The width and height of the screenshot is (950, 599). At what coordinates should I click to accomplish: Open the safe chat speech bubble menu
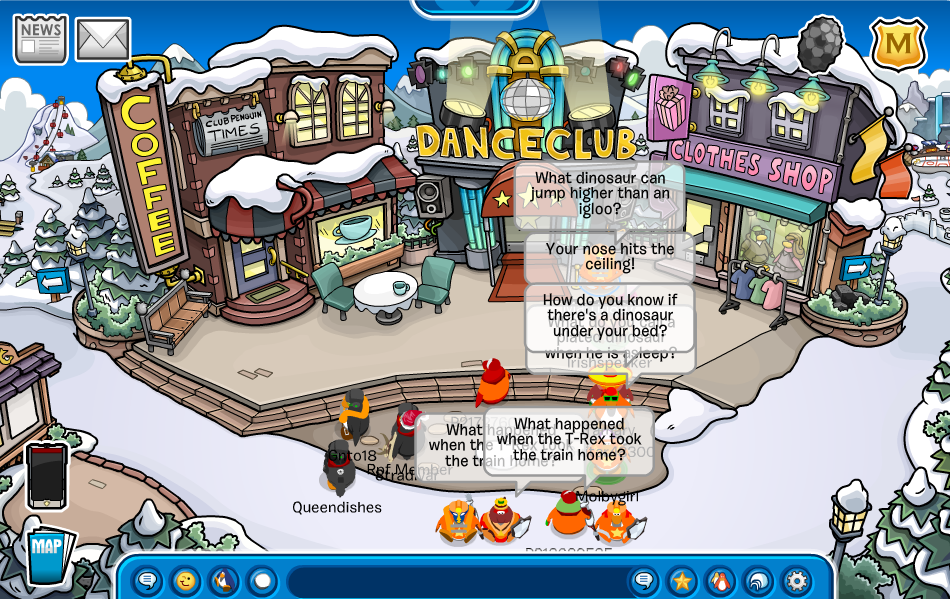click(x=148, y=580)
